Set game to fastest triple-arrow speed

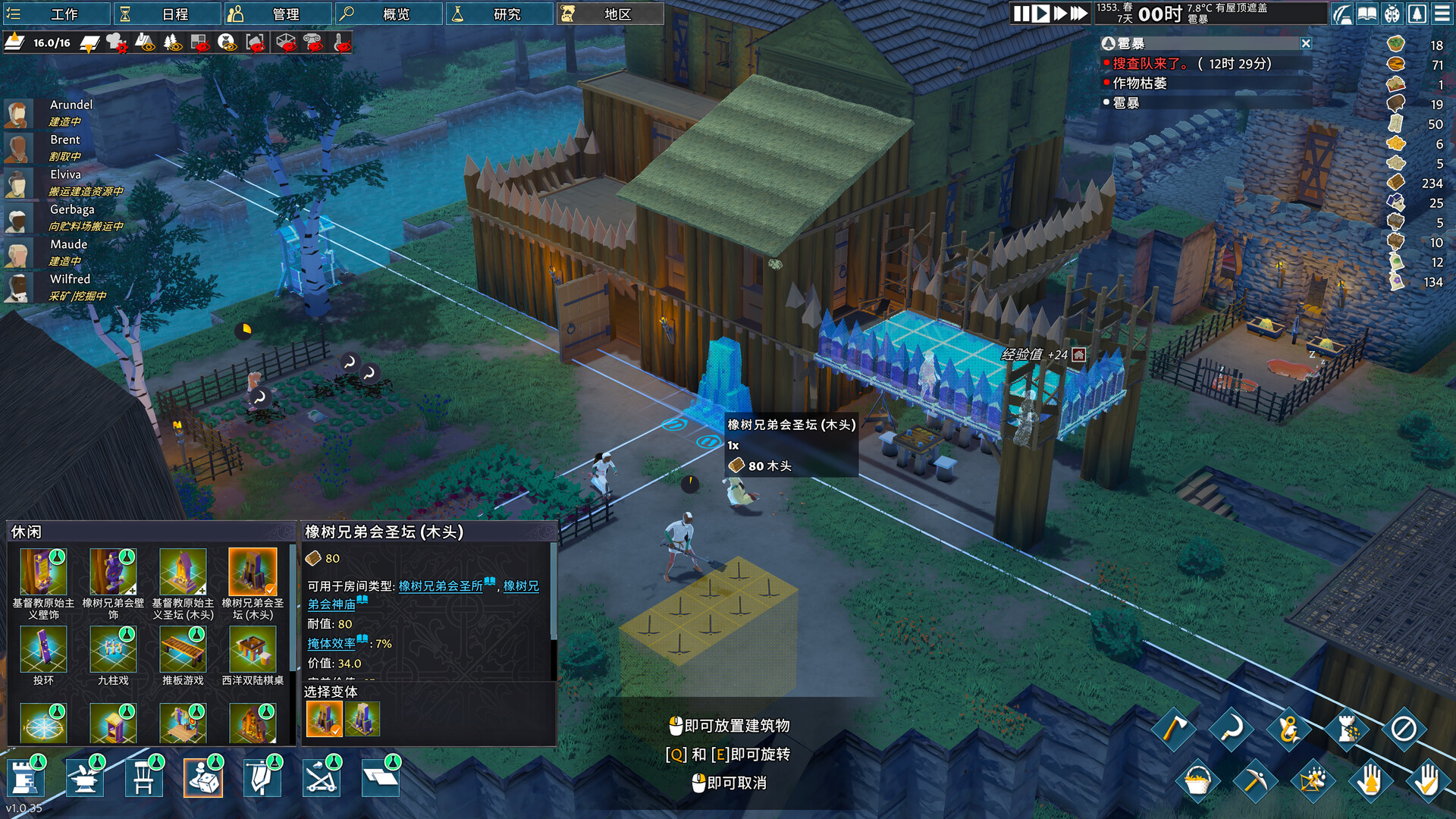point(1079,14)
